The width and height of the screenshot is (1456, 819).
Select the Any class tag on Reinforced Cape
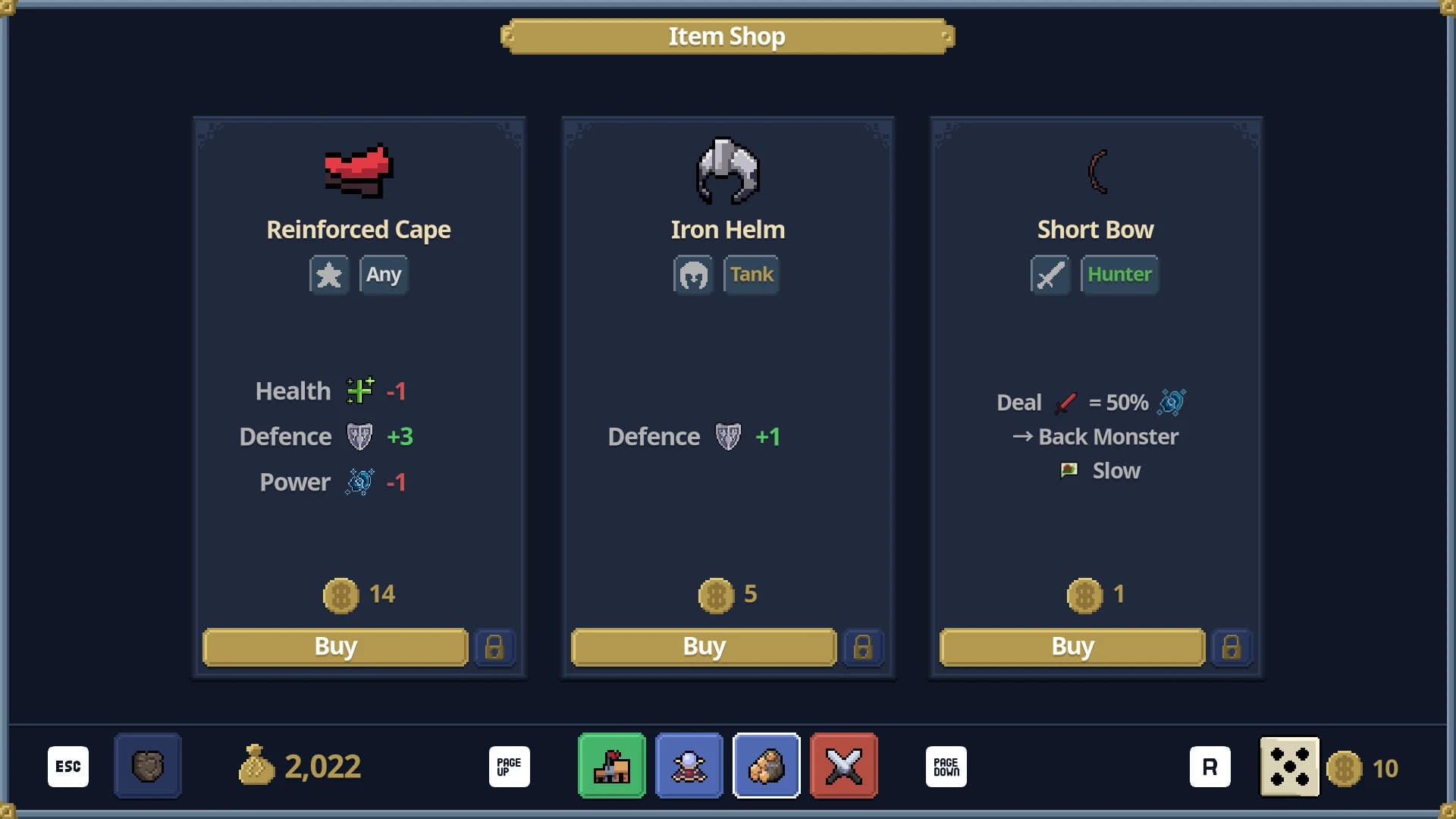click(384, 275)
